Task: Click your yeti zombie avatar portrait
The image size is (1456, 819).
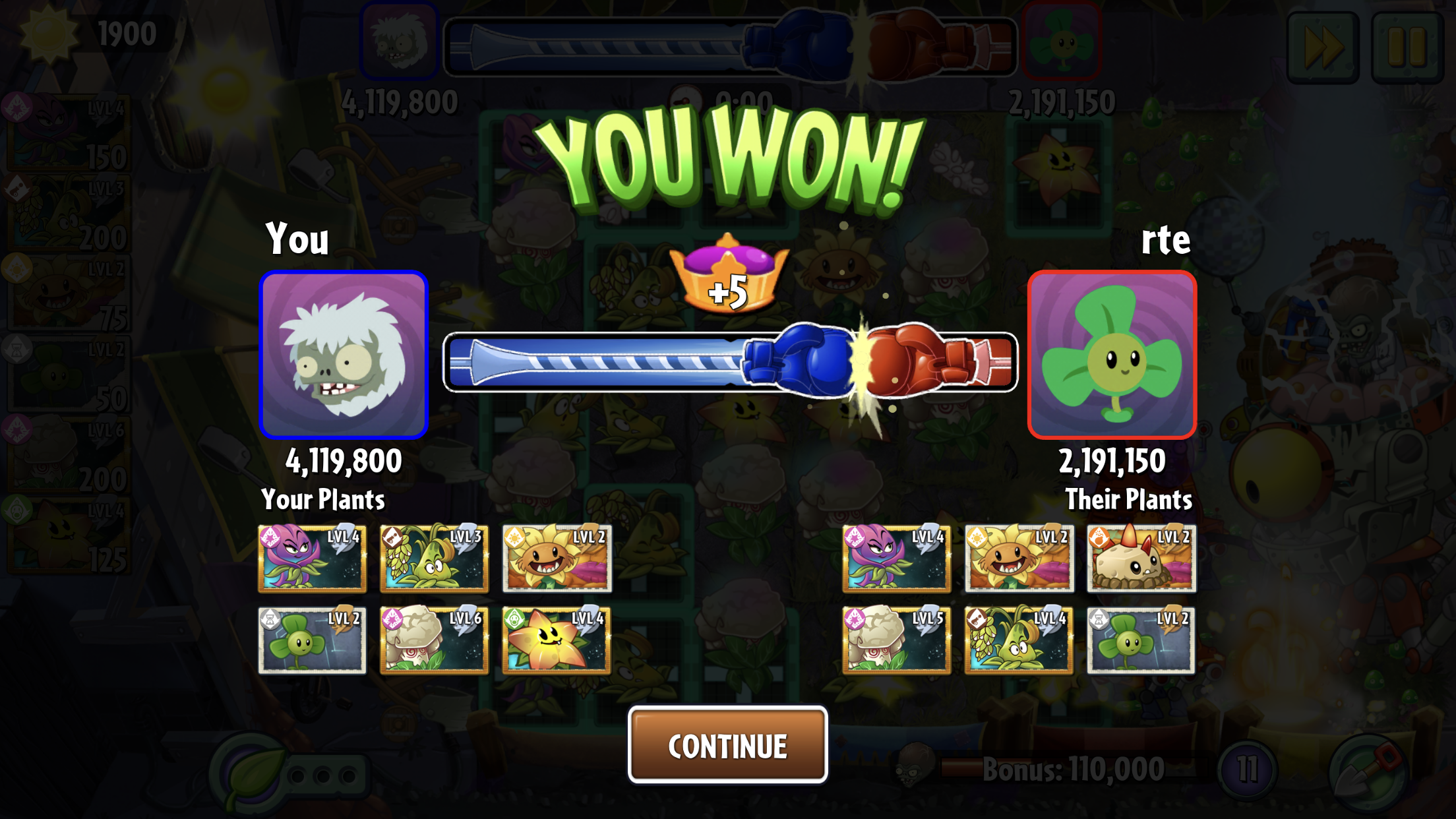Action: click(x=344, y=355)
